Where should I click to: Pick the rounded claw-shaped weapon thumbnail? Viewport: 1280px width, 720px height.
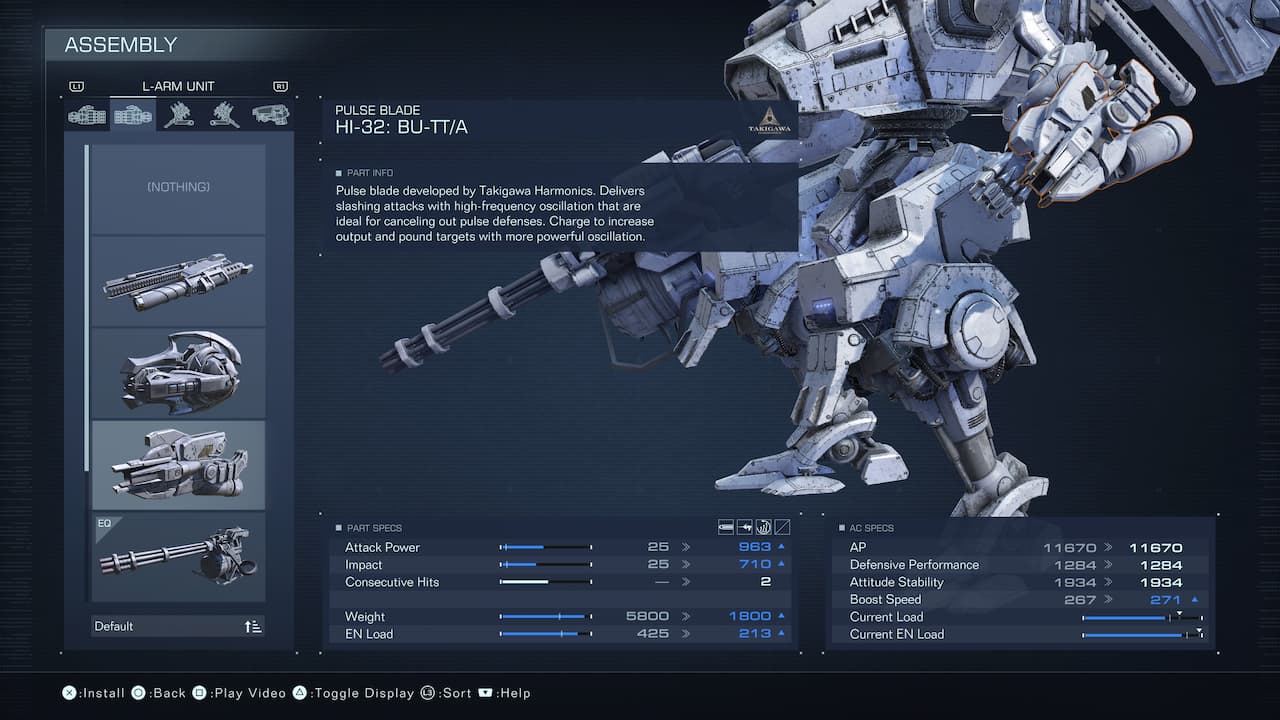click(178, 373)
